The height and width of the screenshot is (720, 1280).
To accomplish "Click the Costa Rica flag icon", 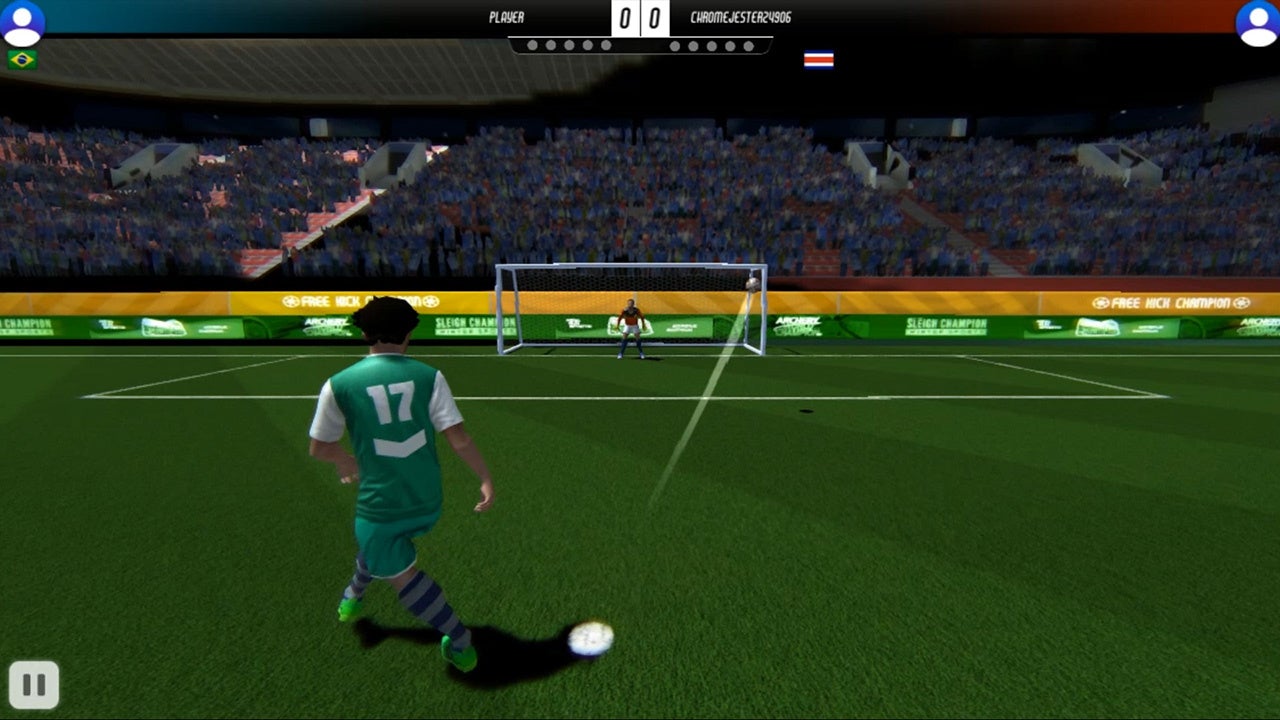I will [818, 59].
